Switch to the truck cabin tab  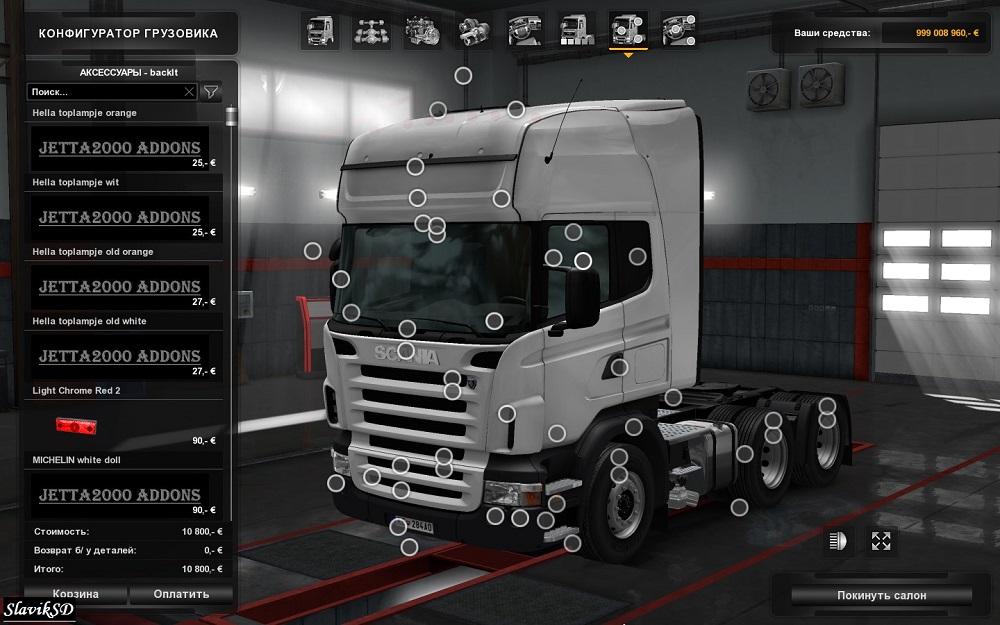coord(319,29)
